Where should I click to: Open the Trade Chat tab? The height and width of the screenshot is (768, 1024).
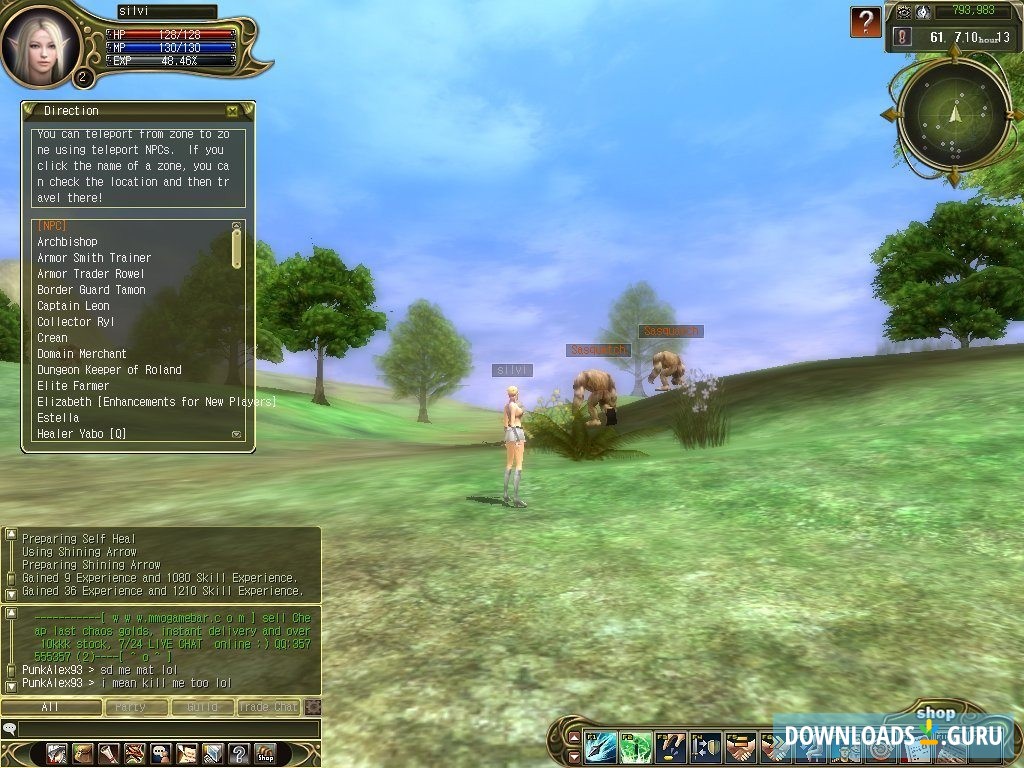pos(268,707)
